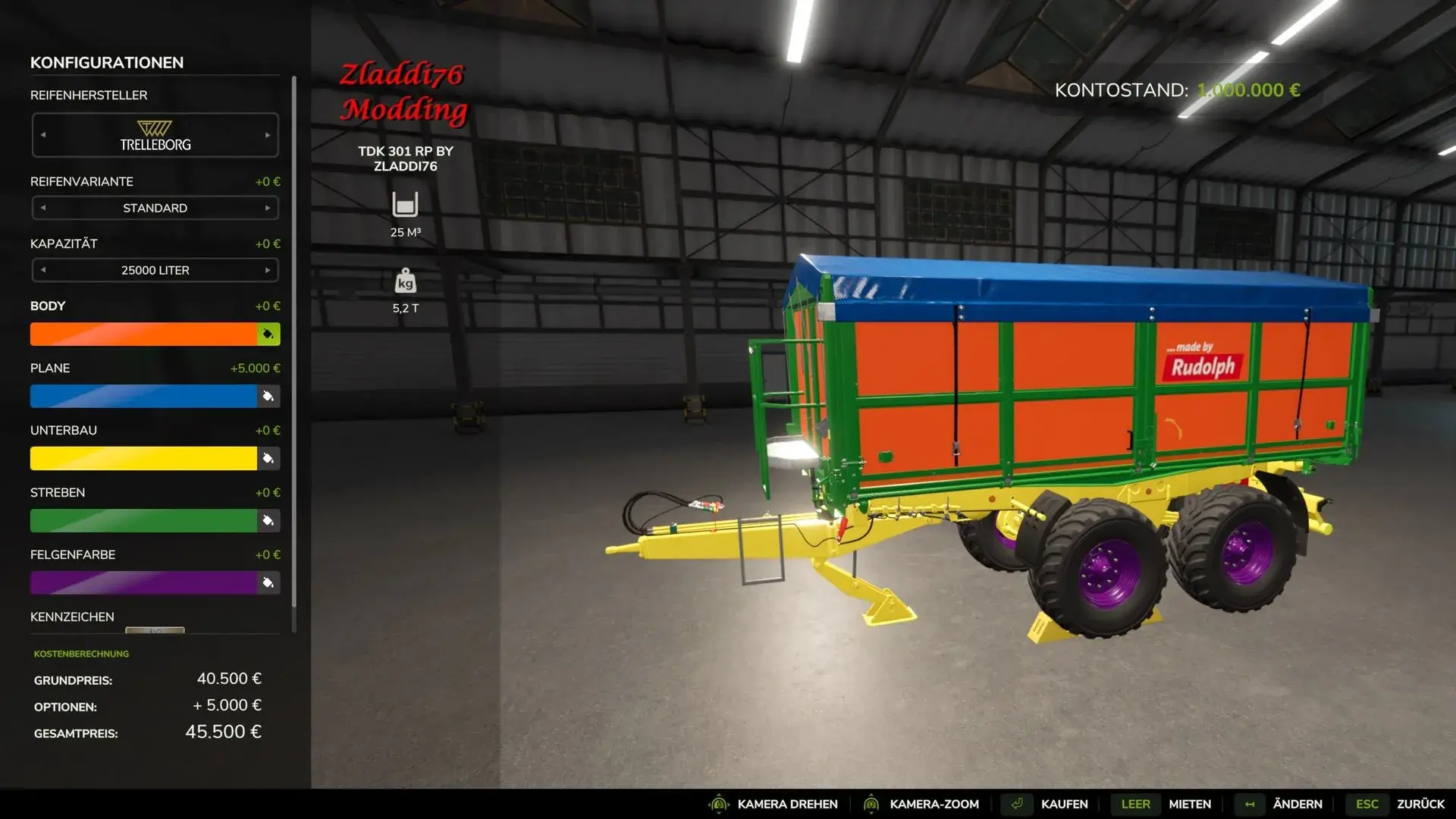Open previous Reifenvariante with left arrow
Screen dimensions: 1456x819
44,207
